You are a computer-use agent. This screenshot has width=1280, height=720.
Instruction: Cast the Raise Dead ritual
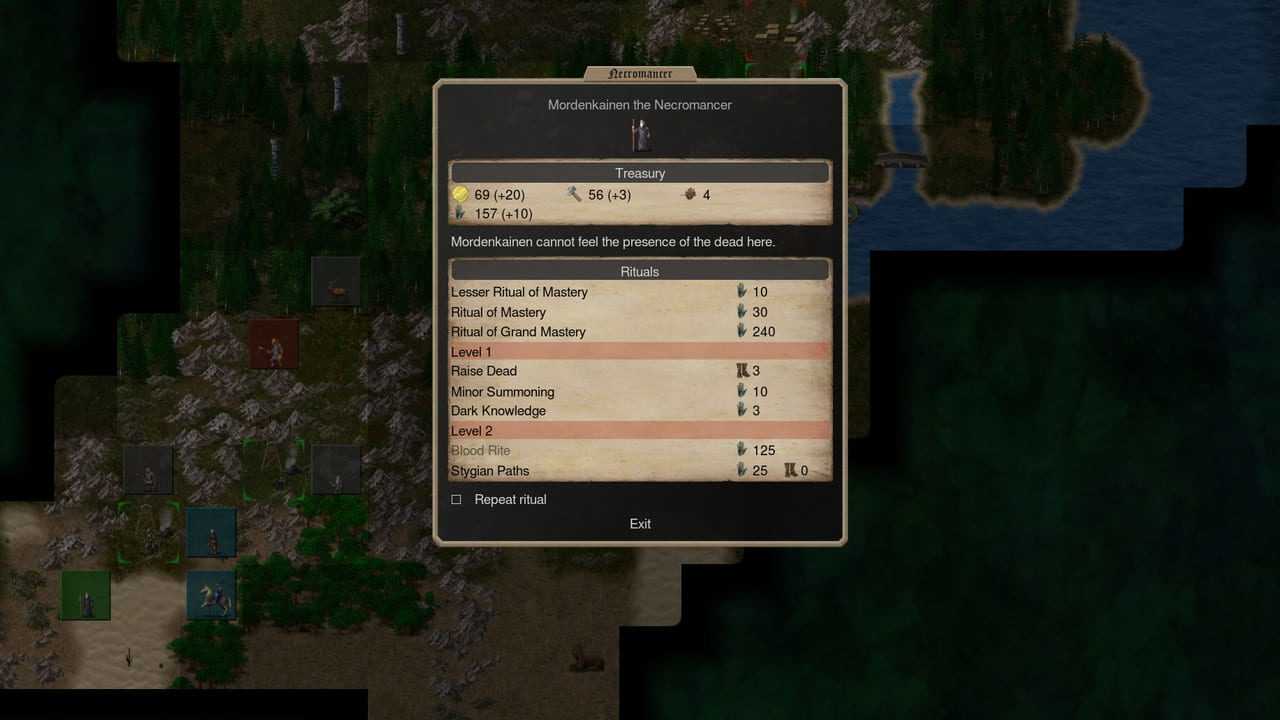point(484,371)
